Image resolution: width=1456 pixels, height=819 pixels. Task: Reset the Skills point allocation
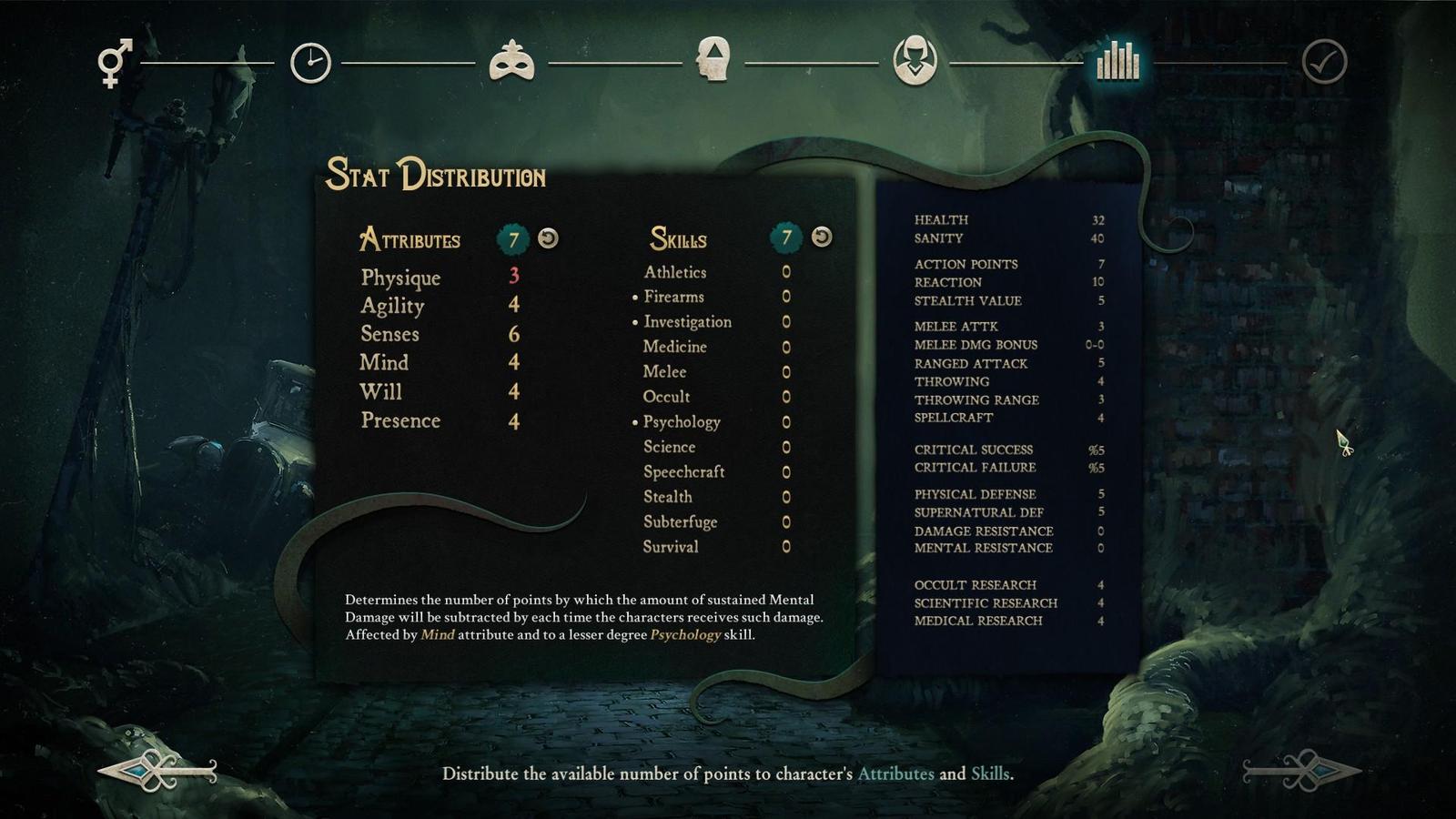(x=822, y=237)
